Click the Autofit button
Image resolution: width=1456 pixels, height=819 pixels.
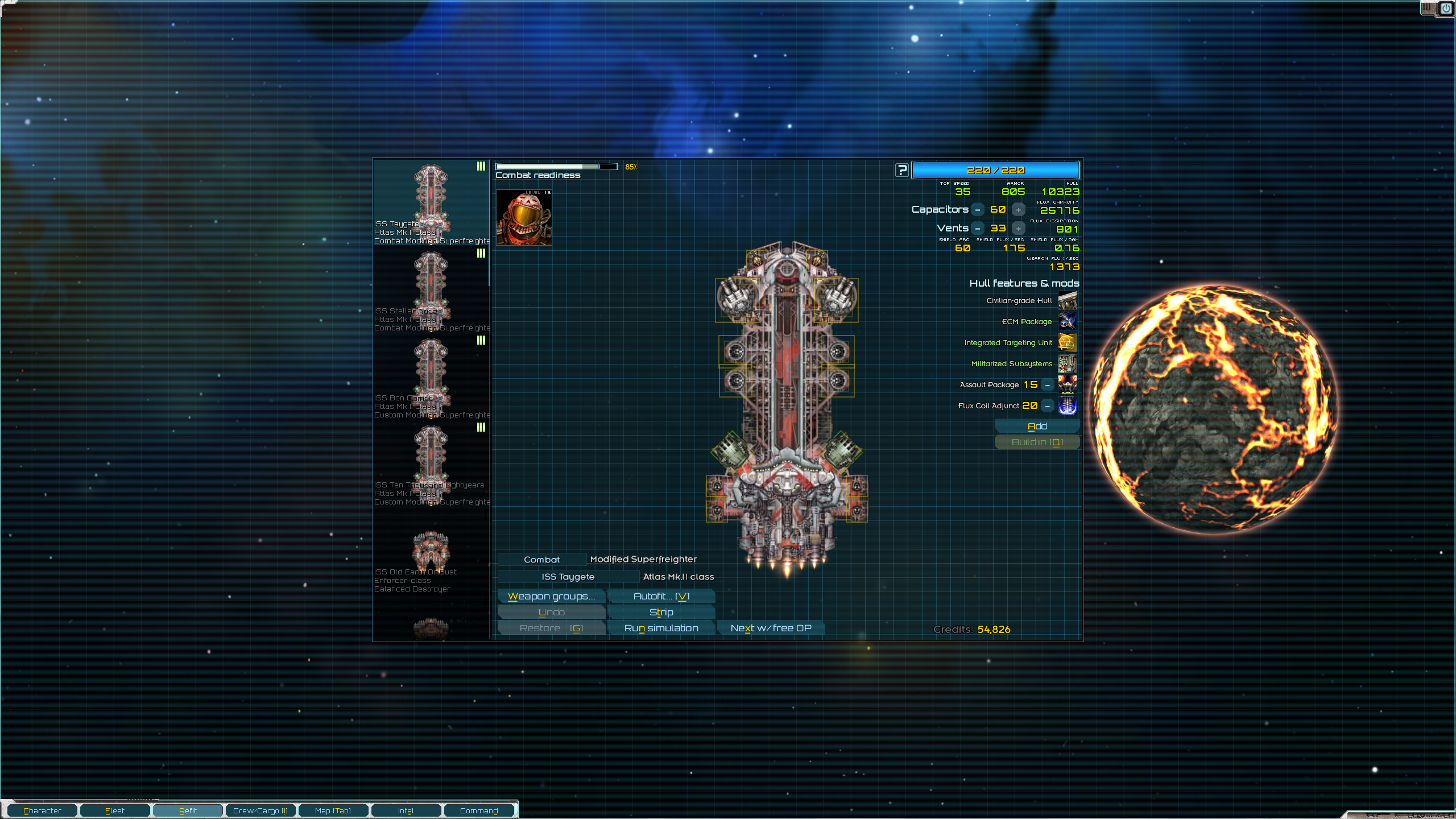tap(661, 596)
